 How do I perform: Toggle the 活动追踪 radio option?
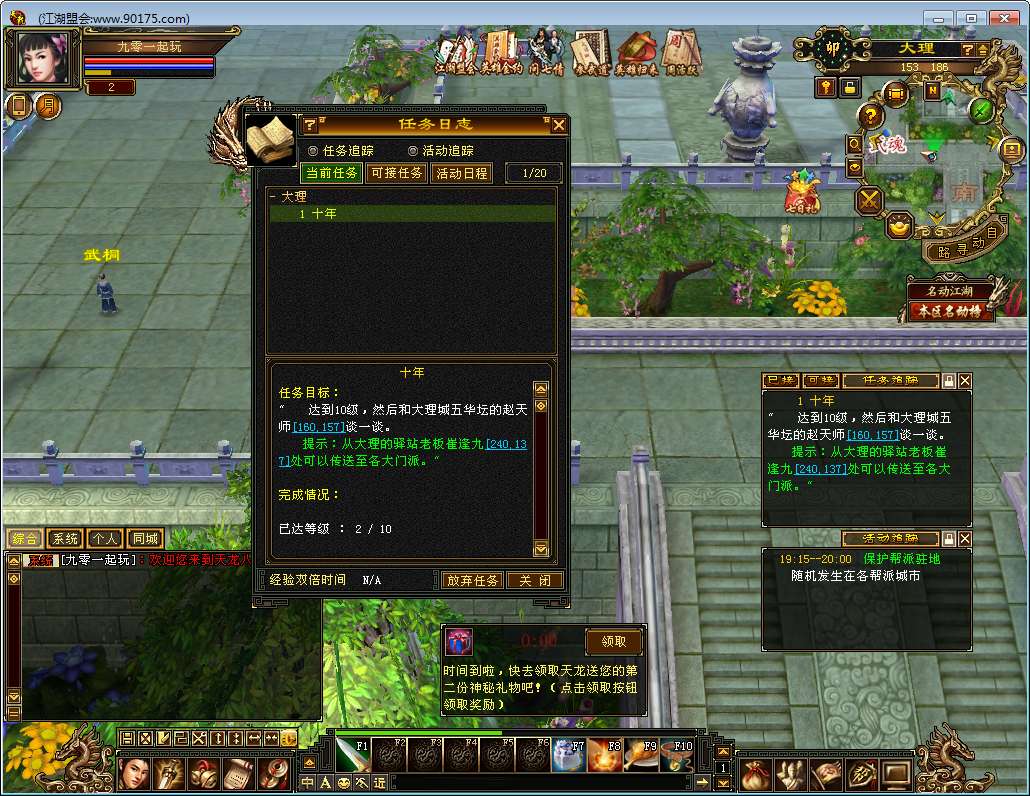point(413,150)
